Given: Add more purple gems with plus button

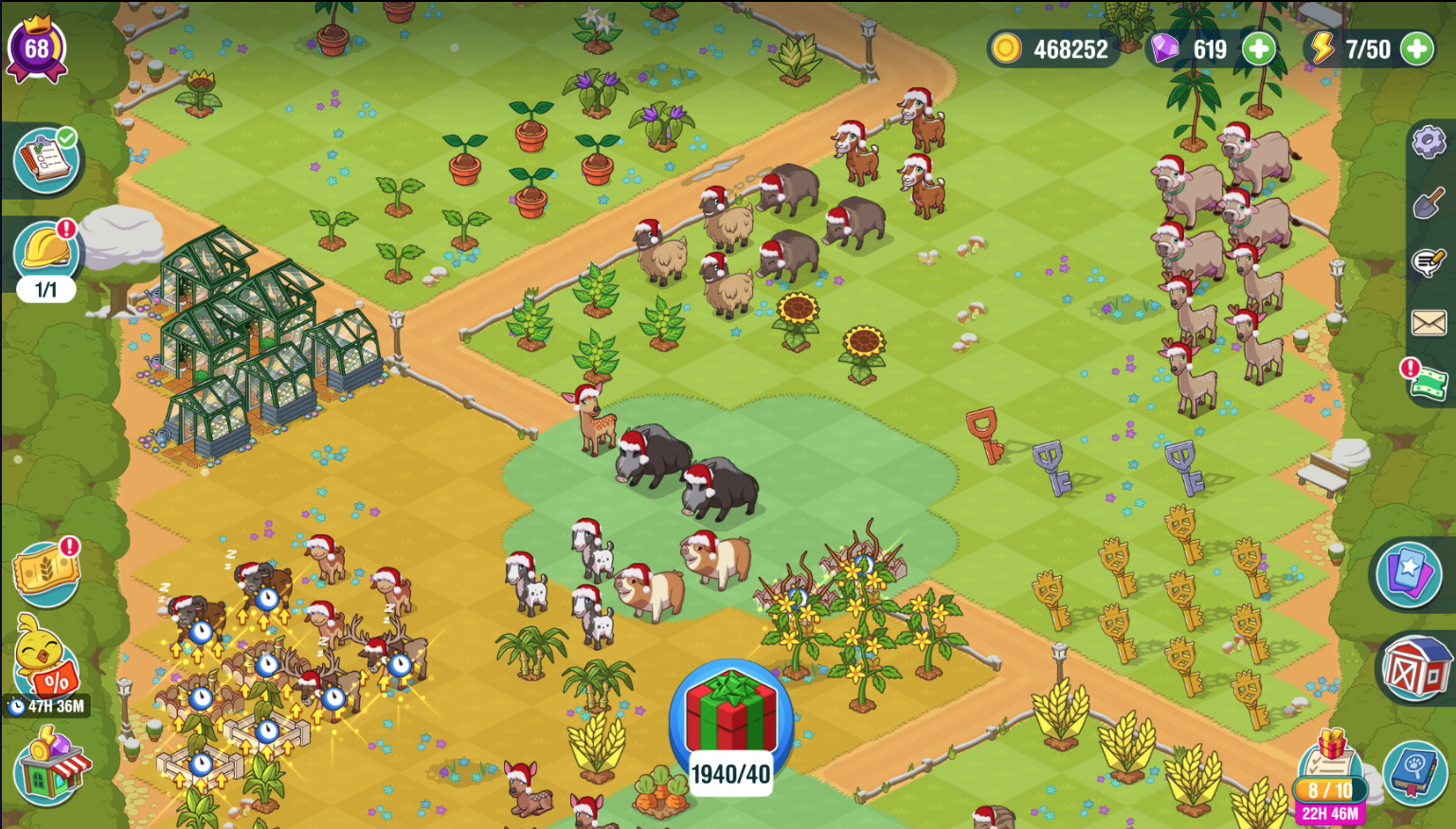Looking at the screenshot, I should point(1259,49).
